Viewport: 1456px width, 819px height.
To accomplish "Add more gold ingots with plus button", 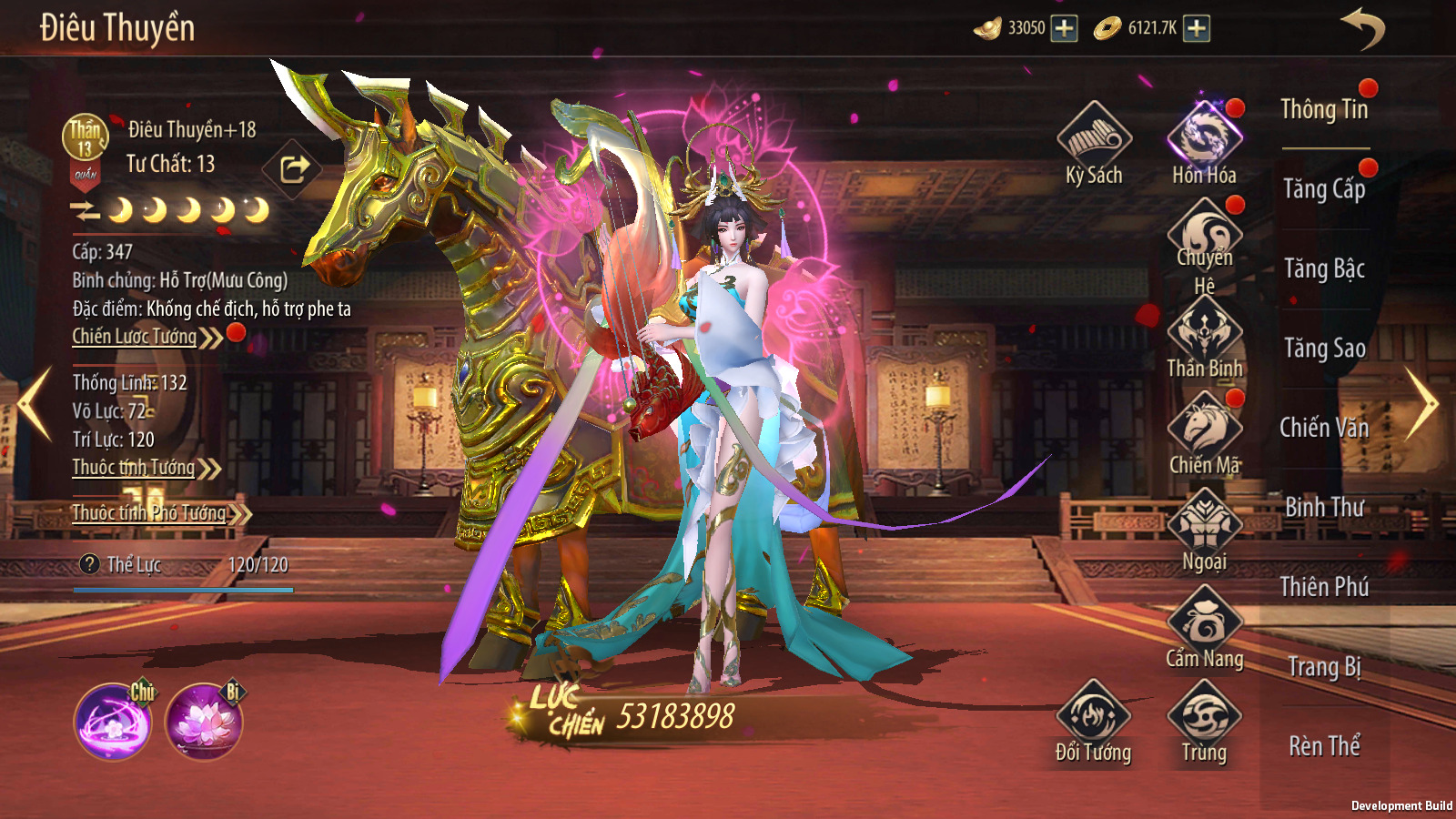I will 1064,28.
